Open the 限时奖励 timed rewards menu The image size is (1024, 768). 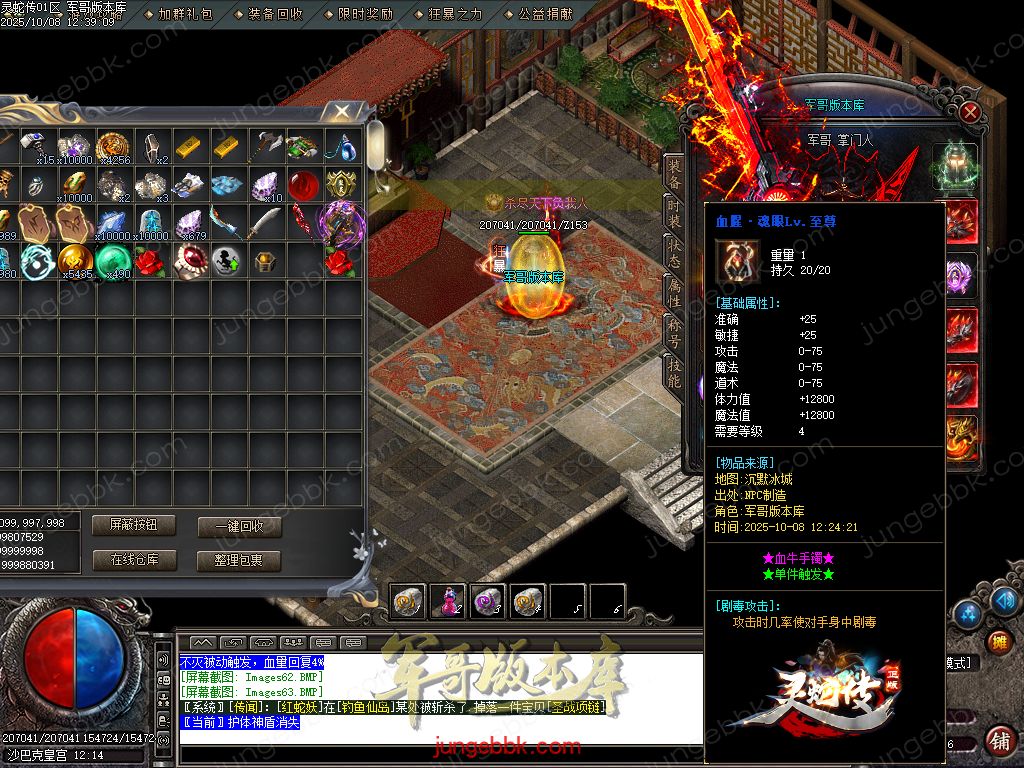(365, 14)
